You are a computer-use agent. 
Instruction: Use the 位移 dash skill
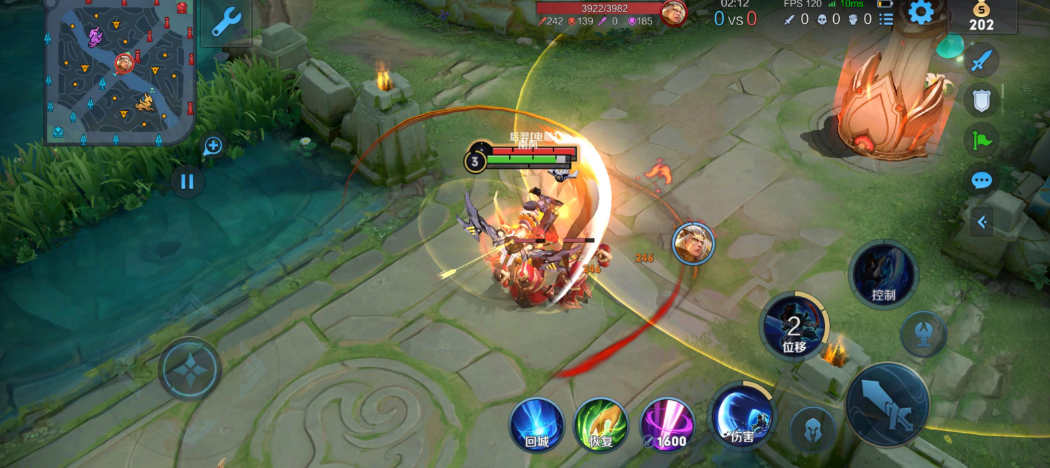click(x=794, y=326)
